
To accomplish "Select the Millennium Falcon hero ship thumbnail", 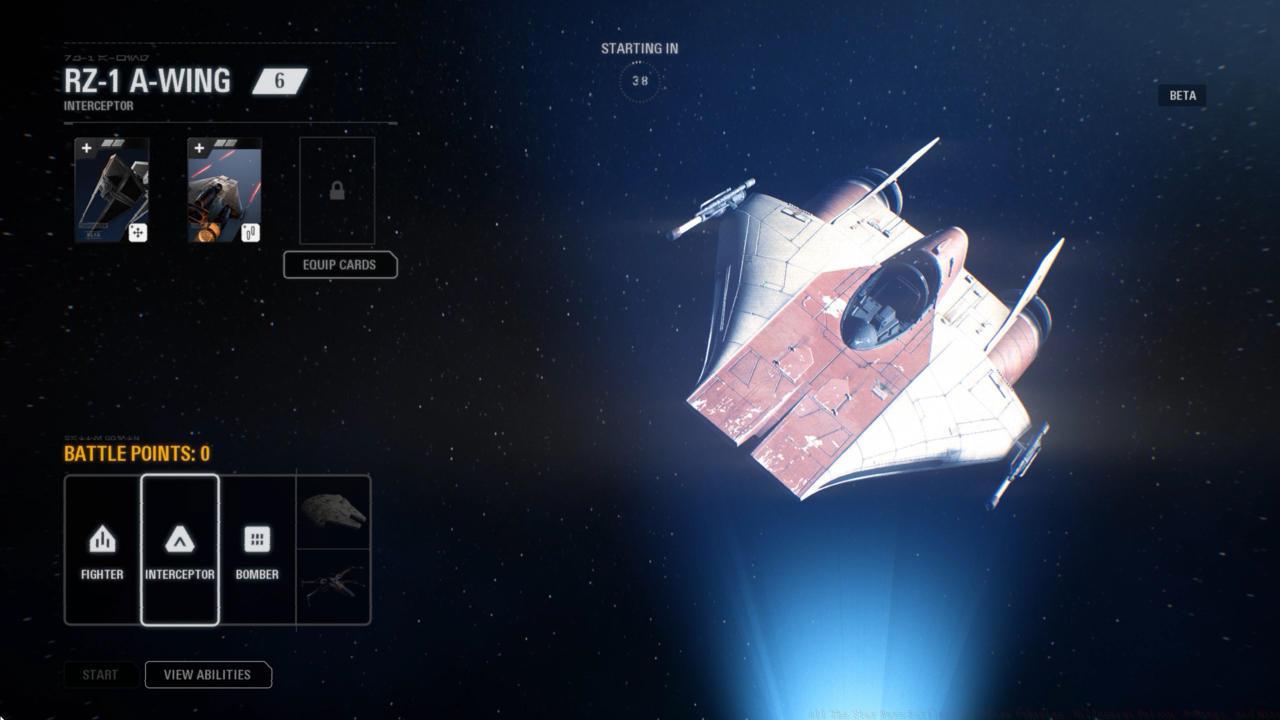I will point(336,512).
